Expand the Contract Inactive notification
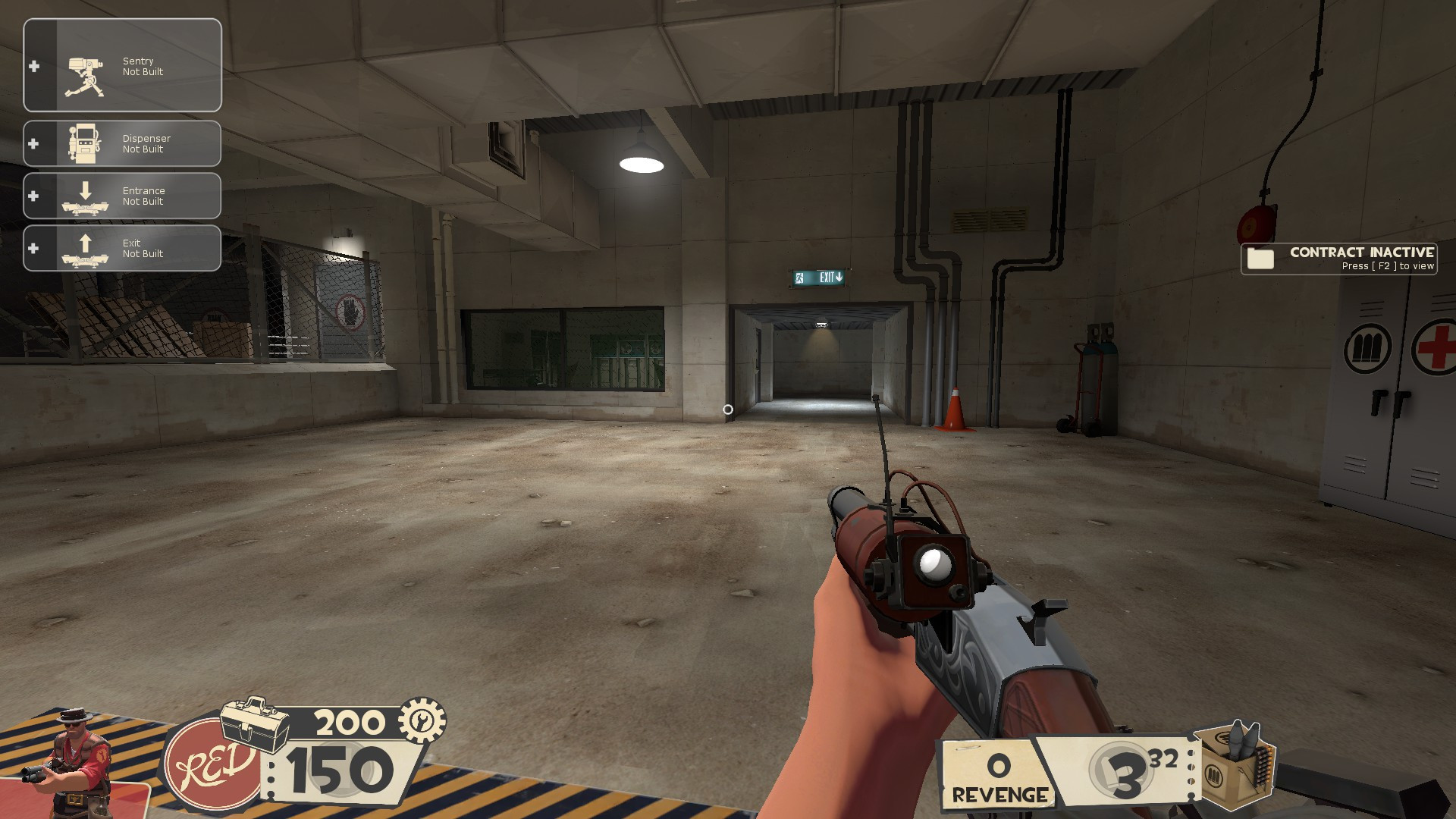Viewport: 1456px width, 819px height. (x=1338, y=259)
